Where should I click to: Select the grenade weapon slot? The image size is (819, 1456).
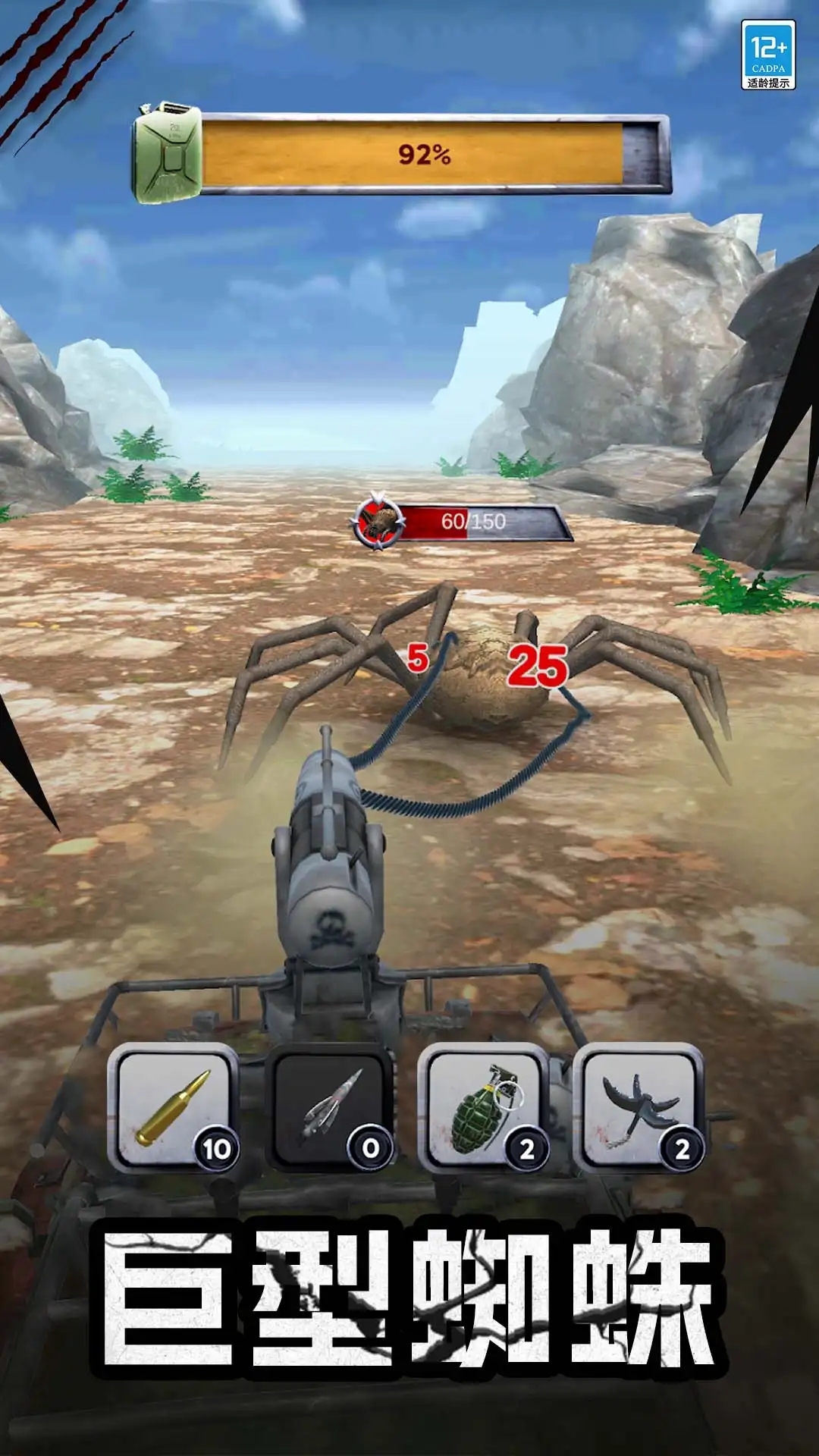click(485, 1107)
